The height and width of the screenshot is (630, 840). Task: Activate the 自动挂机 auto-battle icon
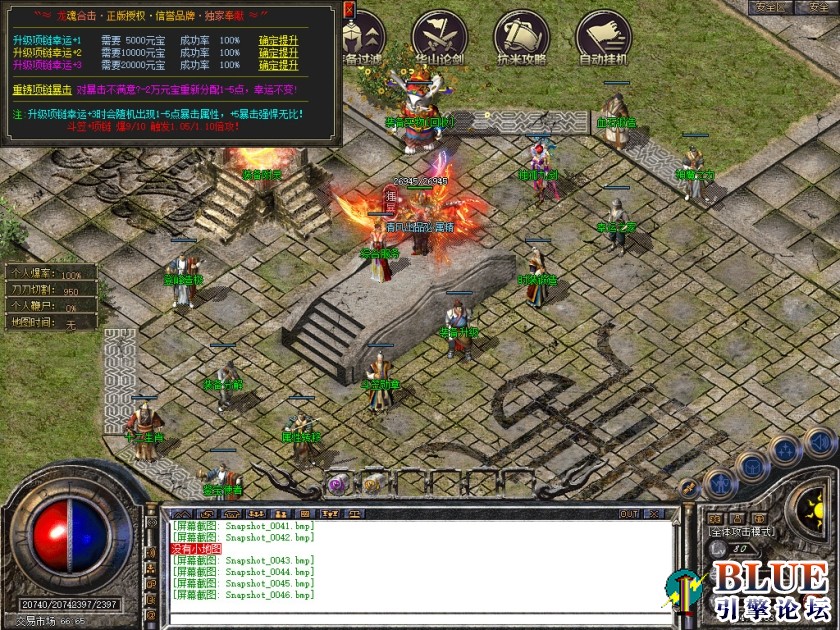[604, 37]
